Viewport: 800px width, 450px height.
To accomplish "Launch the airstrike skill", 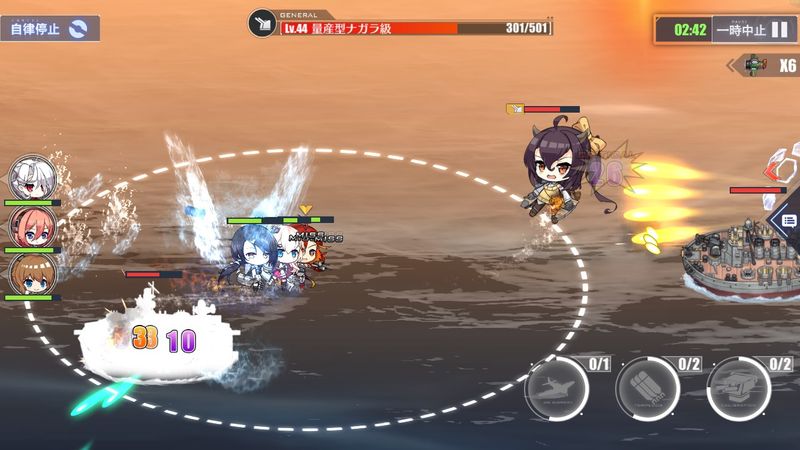I will pos(556,388).
